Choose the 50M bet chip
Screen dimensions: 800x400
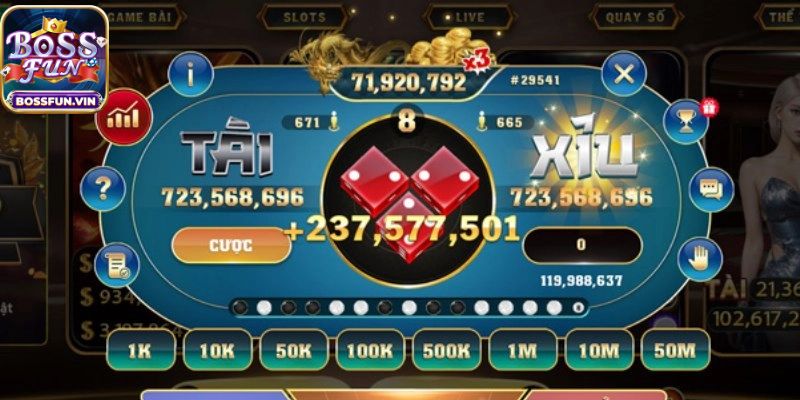pyautogui.click(x=675, y=349)
